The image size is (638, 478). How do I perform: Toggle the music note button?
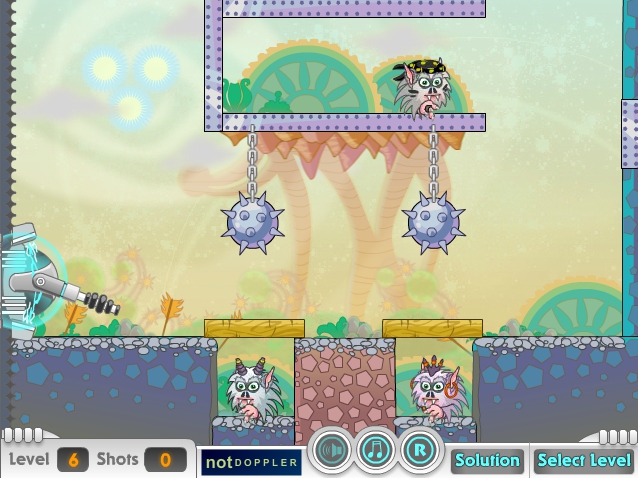pos(376,451)
